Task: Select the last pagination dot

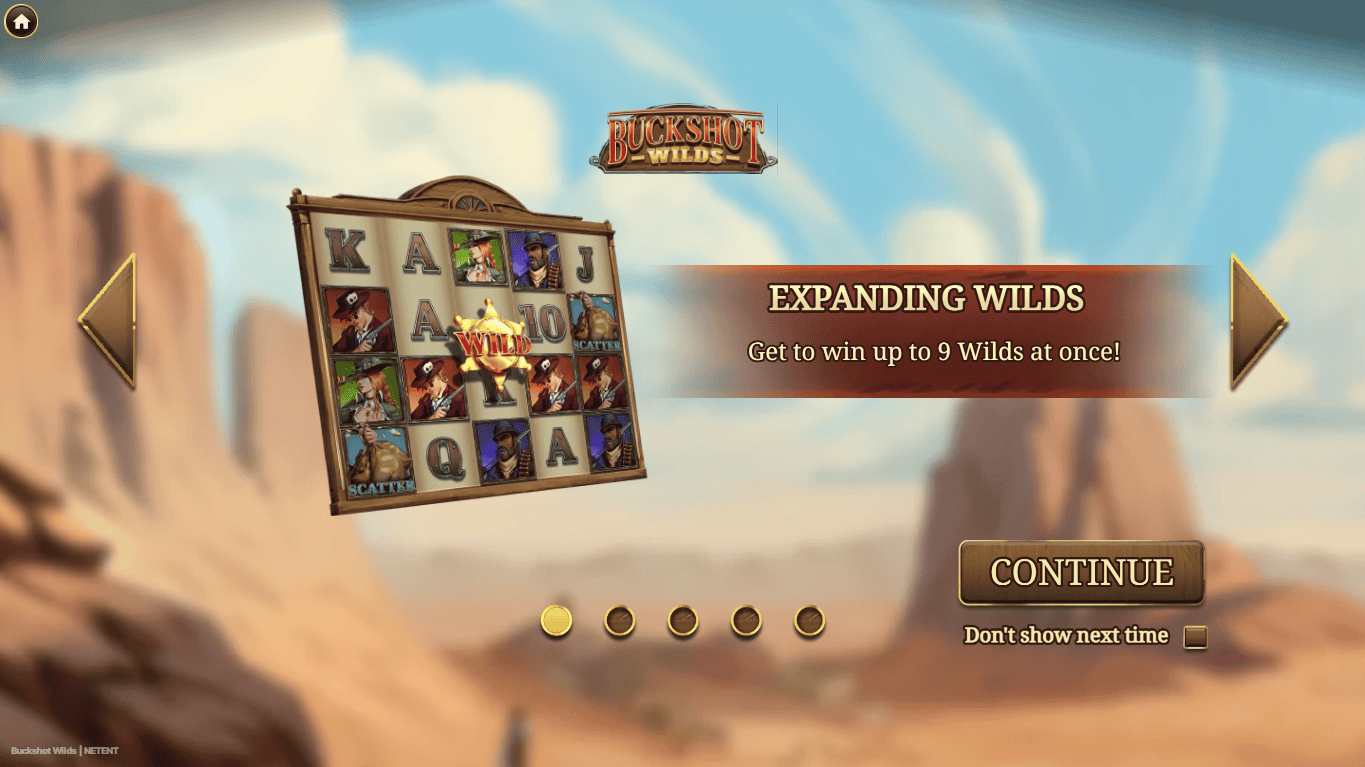Action: pyautogui.click(x=809, y=620)
